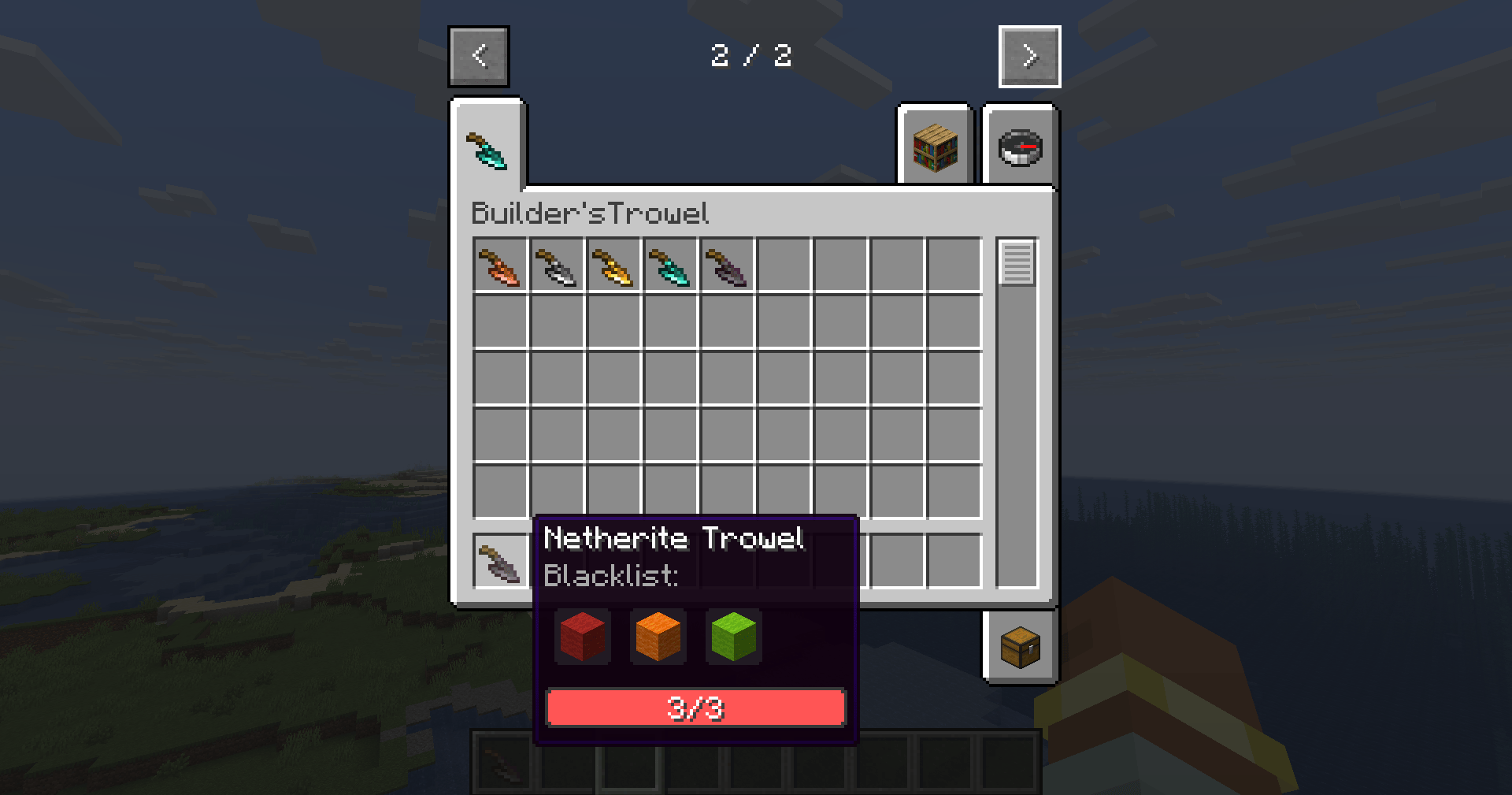
Task: Click the right page arrow button
Action: (x=1028, y=56)
